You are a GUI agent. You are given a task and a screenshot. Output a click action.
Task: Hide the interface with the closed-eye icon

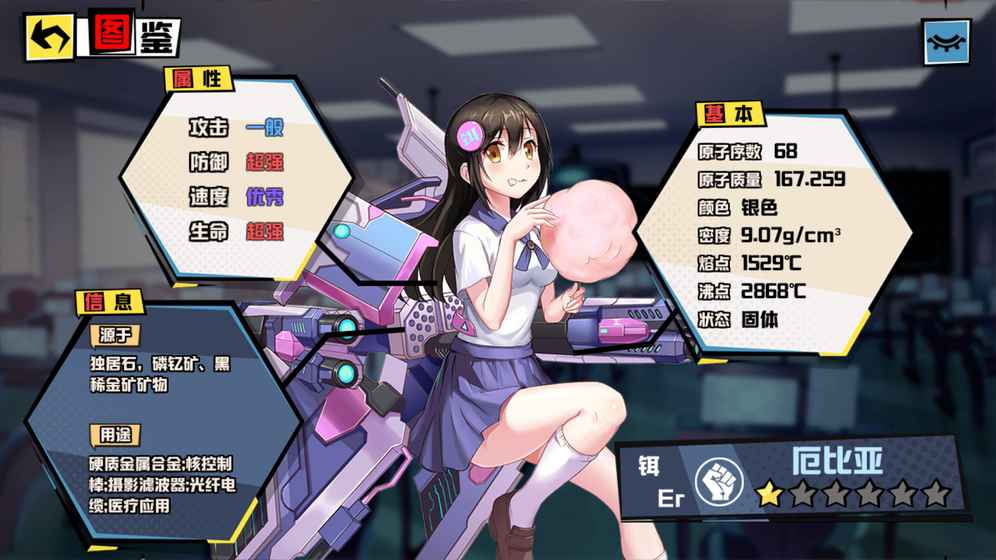tap(946, 41)
